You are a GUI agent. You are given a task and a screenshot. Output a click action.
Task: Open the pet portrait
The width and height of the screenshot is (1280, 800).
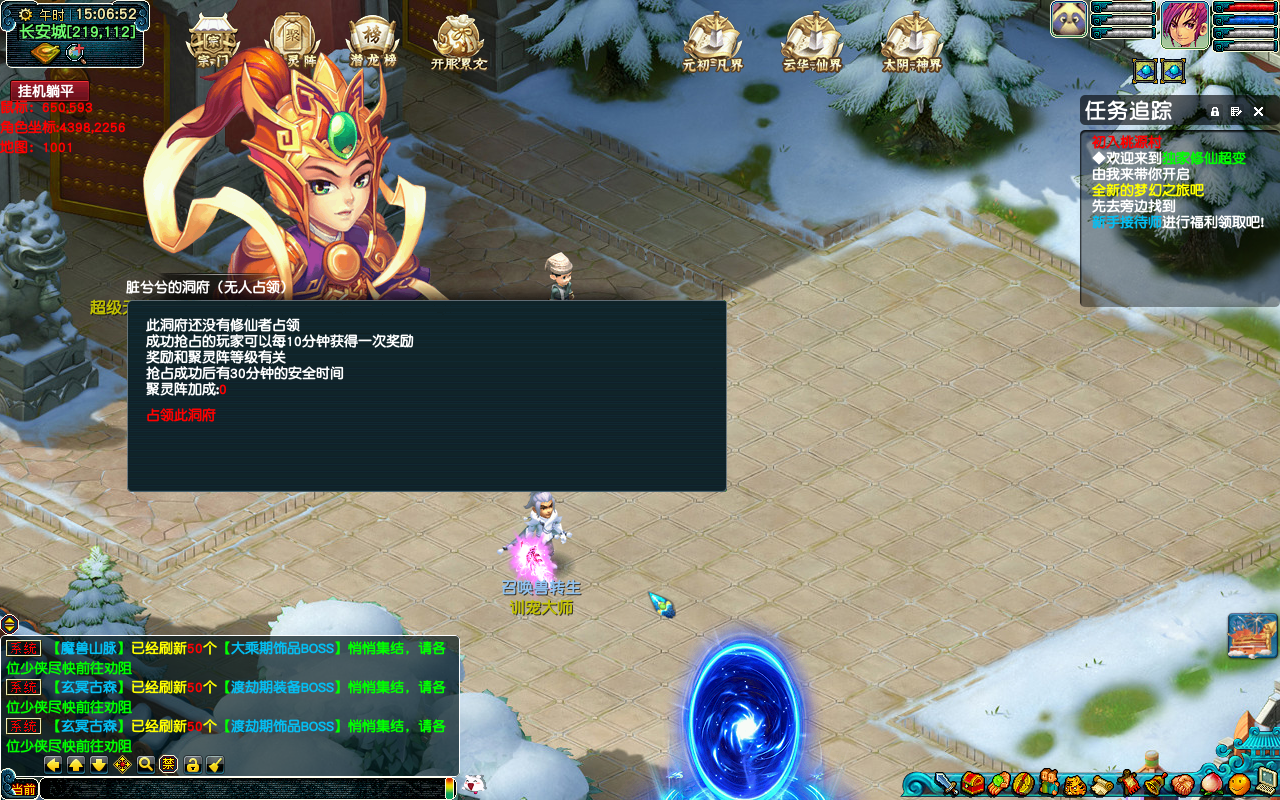click(x=1069, y=19)
